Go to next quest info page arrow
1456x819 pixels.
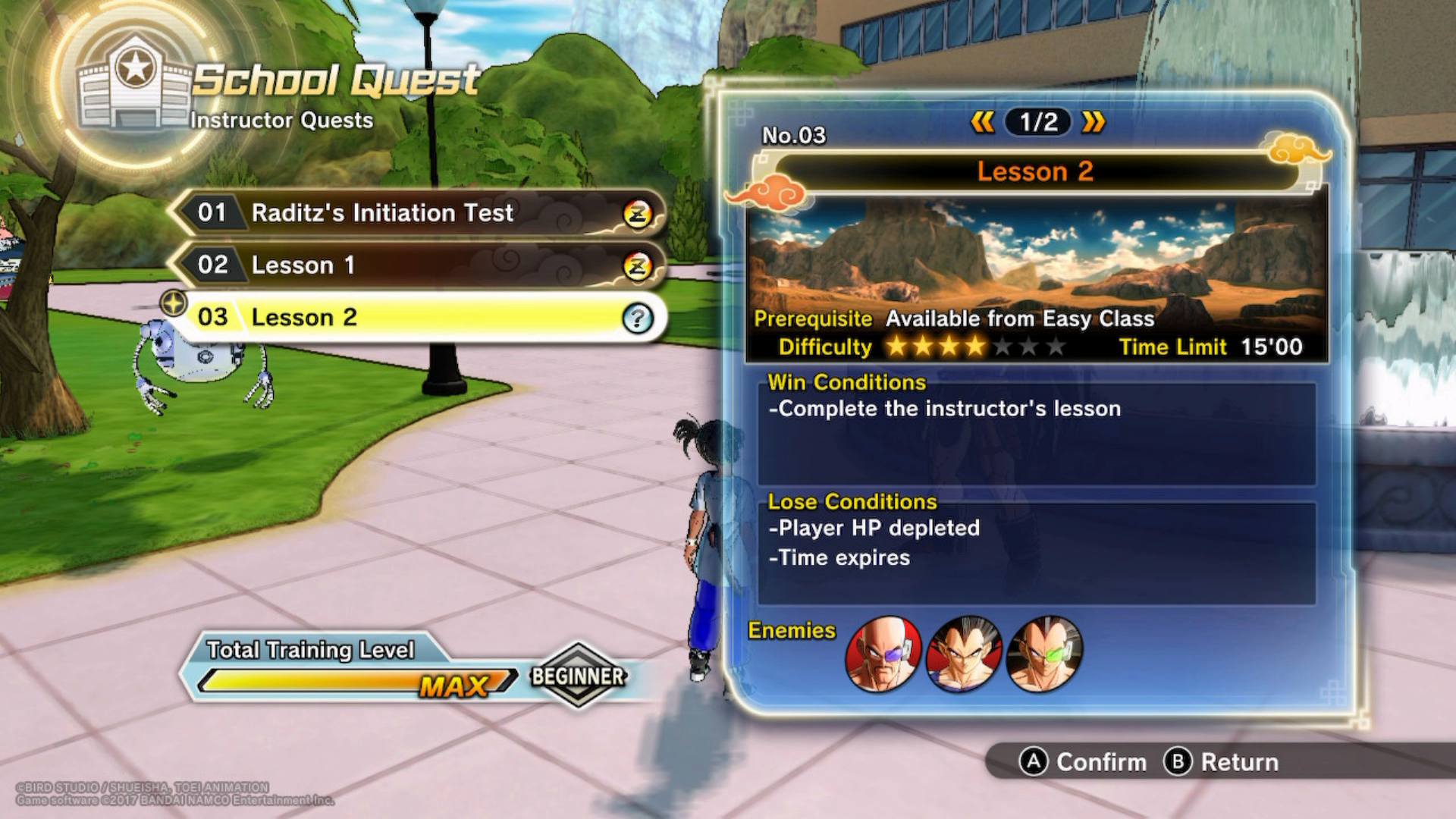(x=1094, y=122)
